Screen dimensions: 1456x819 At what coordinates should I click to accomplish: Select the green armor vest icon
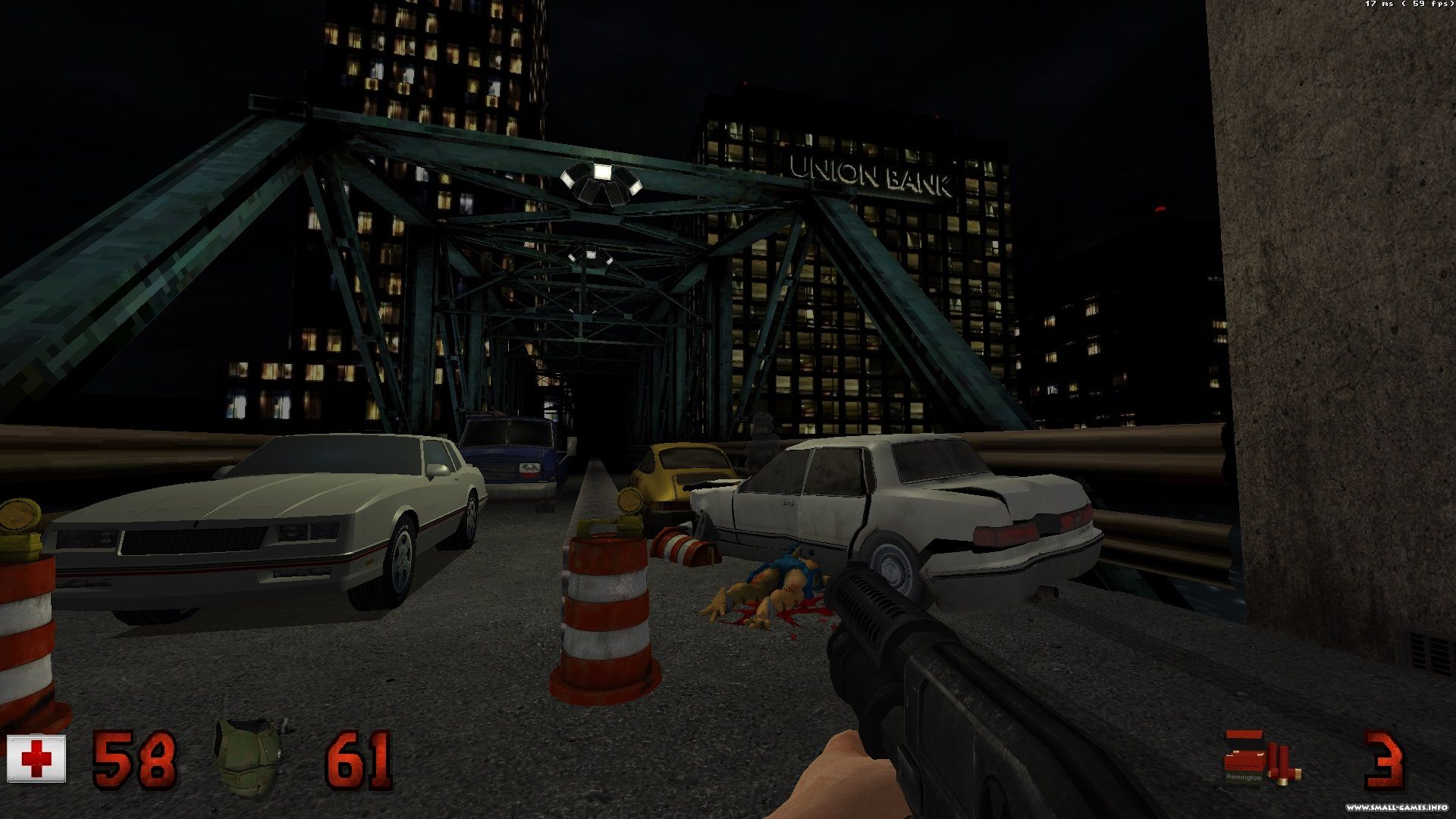pyautogui.click(x=248, y=758)
